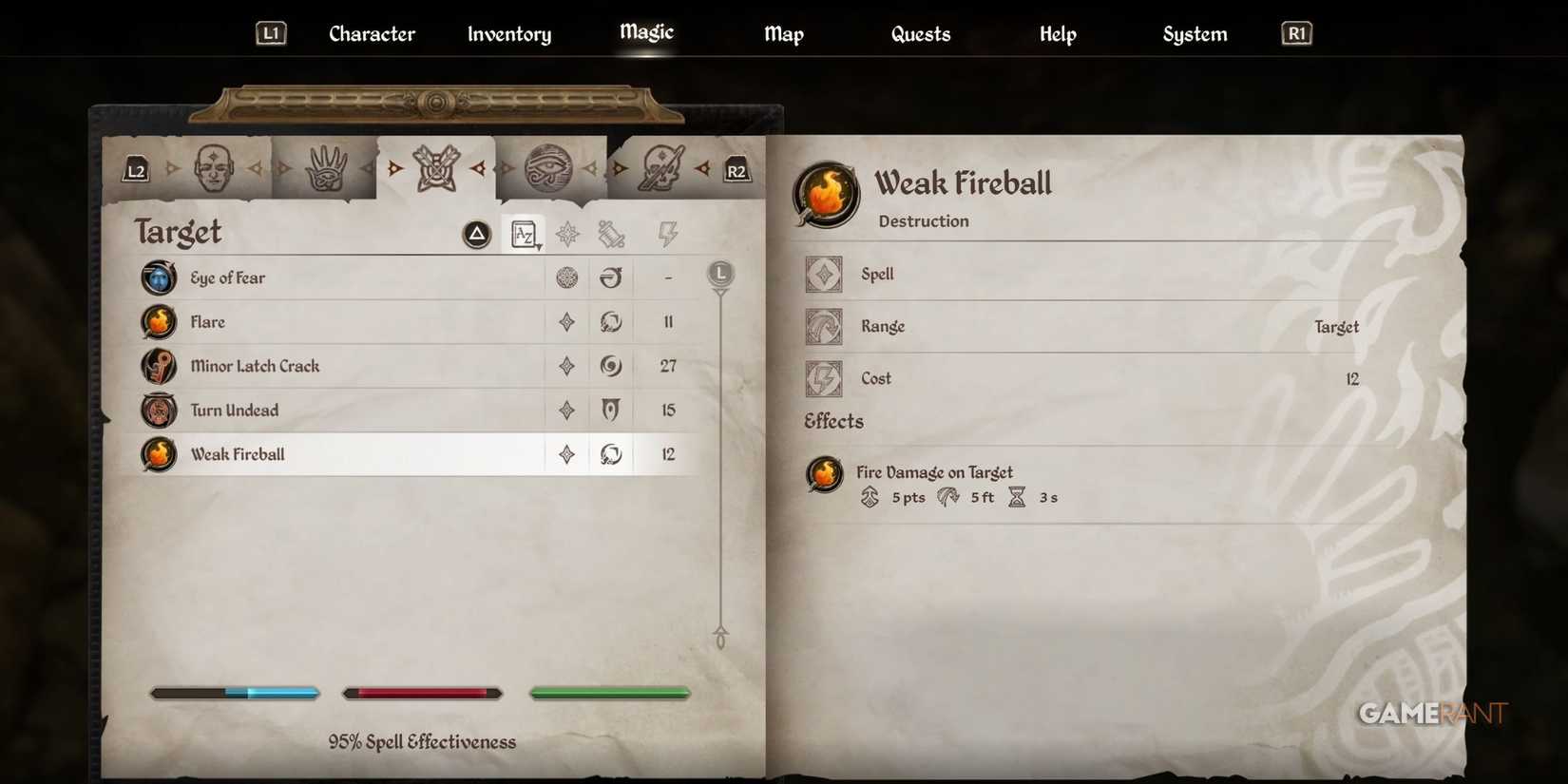Click the Eye of Fear spell icon

click(158, 277)
